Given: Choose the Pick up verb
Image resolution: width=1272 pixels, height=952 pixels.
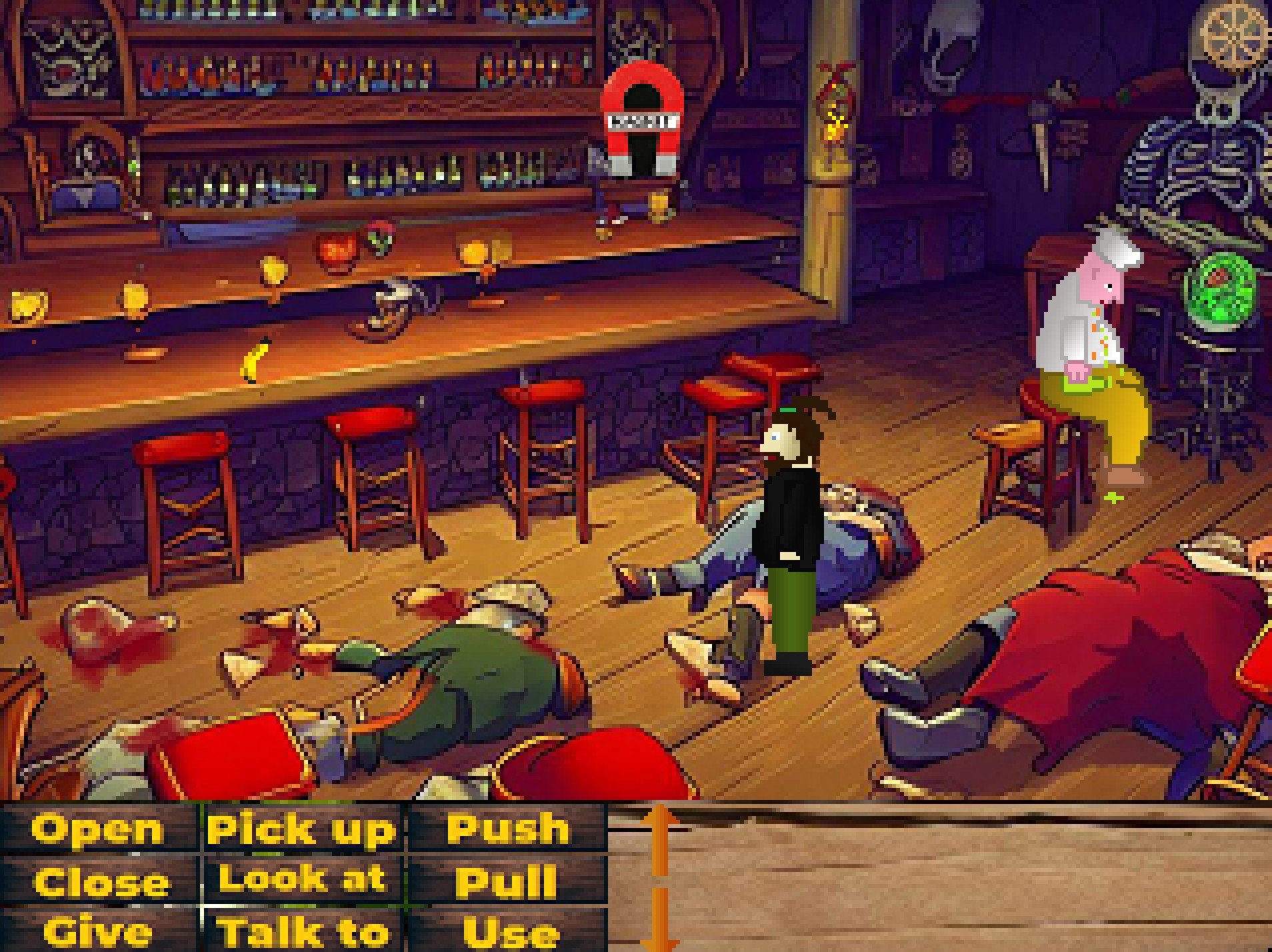Looking at the screenshot, I should click(302, 829).
